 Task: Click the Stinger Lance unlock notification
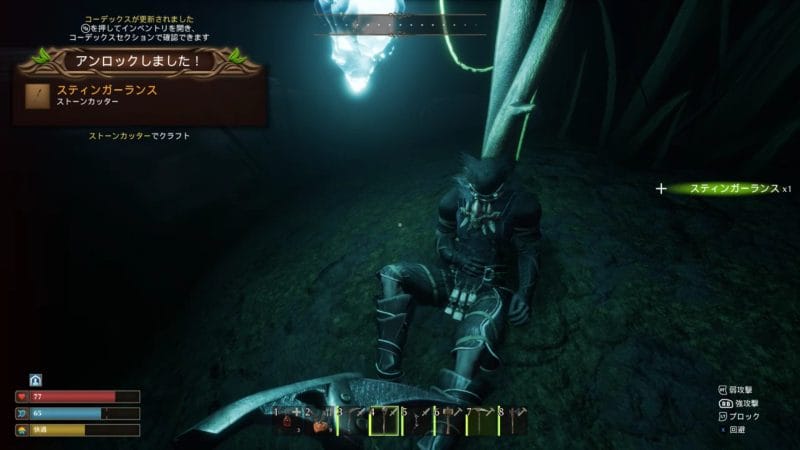[x=140, y=95]
